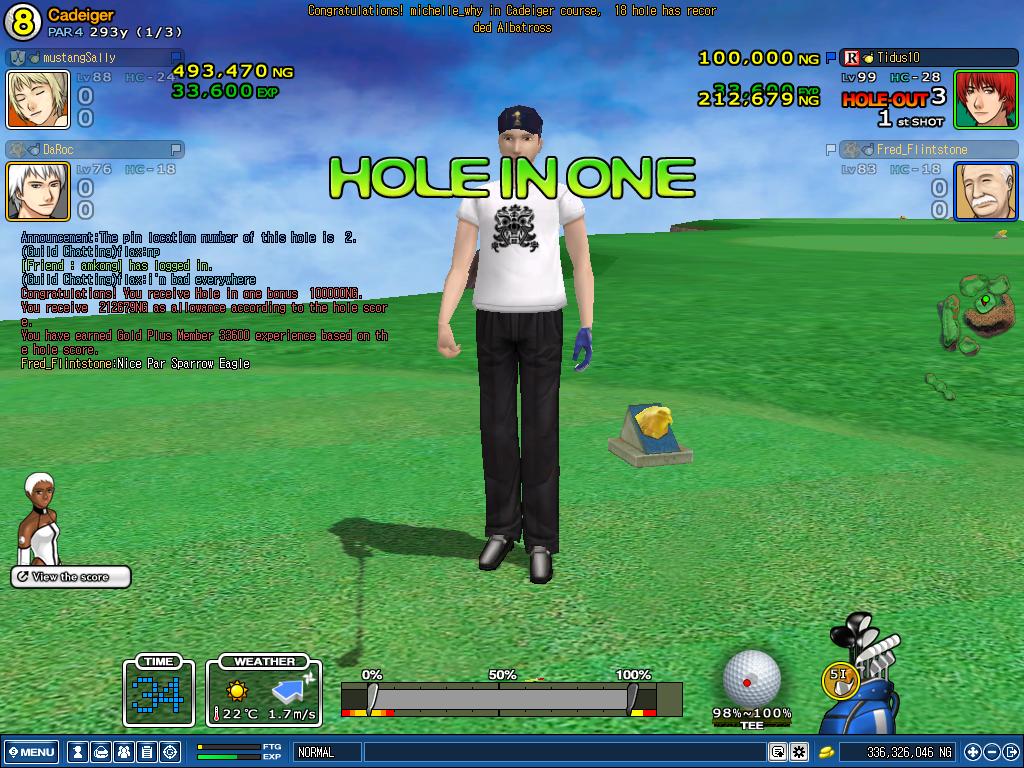Click the minus button in bottom bar
Image resolution: width=1024 pixels, height=768 pixels.
coord(992,752)
